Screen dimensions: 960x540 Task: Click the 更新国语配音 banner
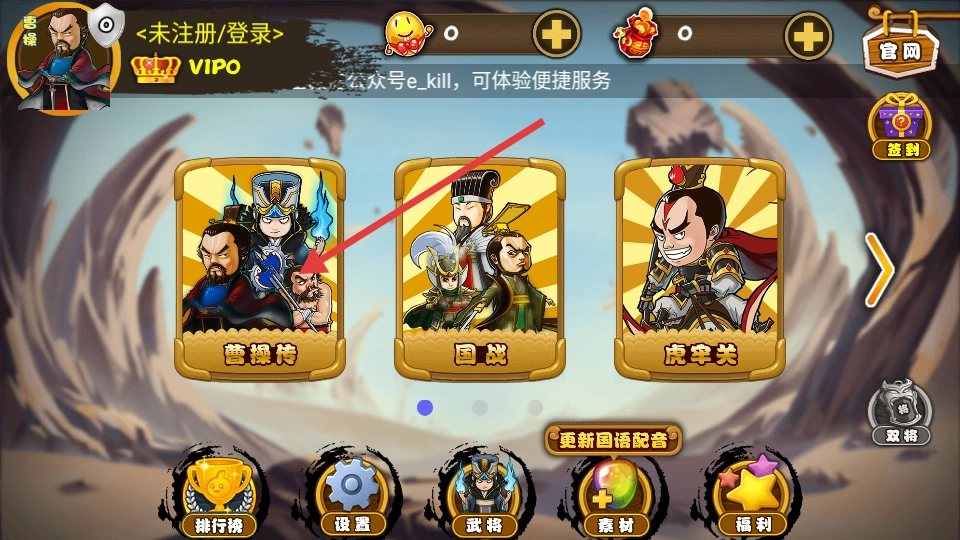[x=613, y=439]
